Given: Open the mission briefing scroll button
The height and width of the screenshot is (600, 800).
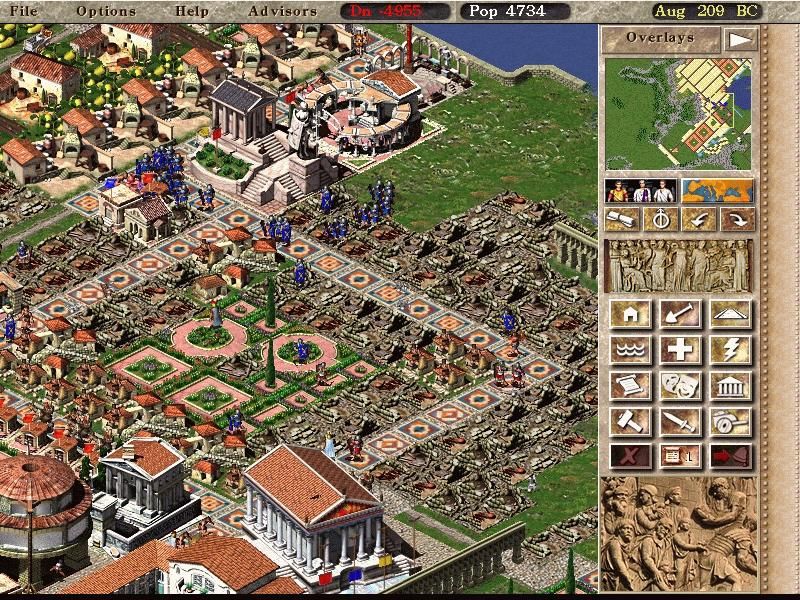Looking at the screenshot, I should pos(622,219).
